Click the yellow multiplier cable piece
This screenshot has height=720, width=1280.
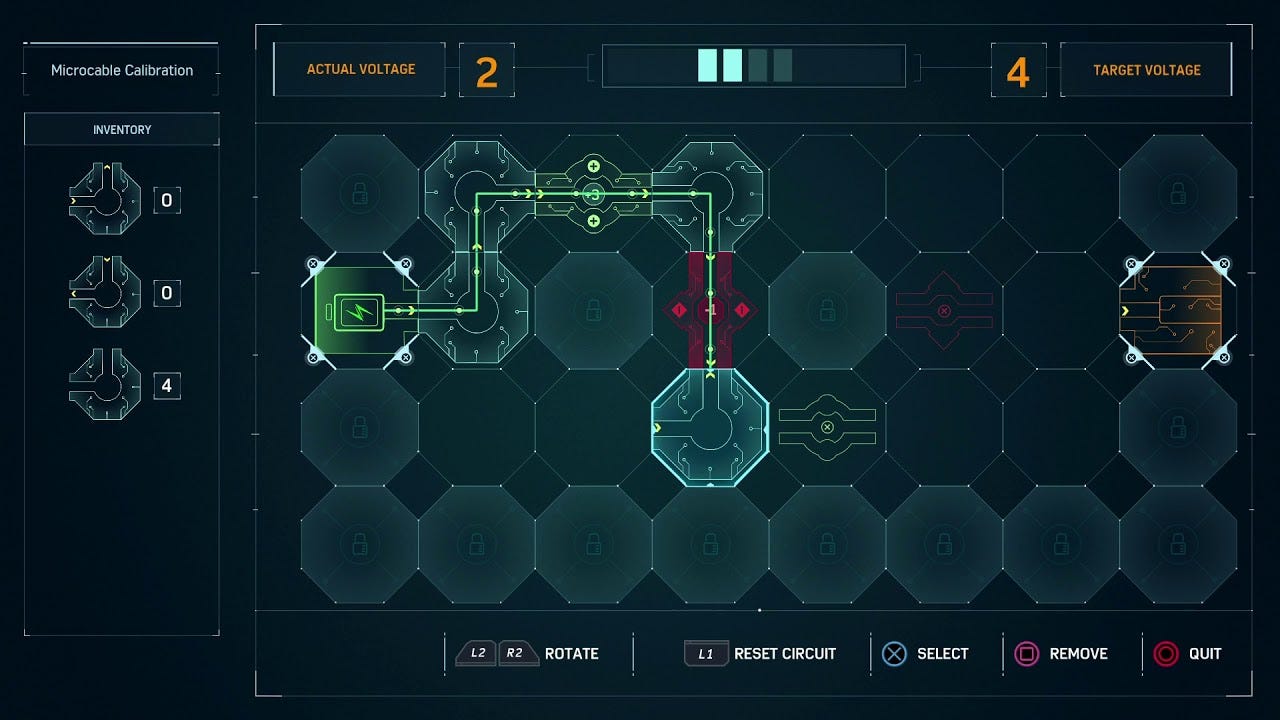pos(828,428)
